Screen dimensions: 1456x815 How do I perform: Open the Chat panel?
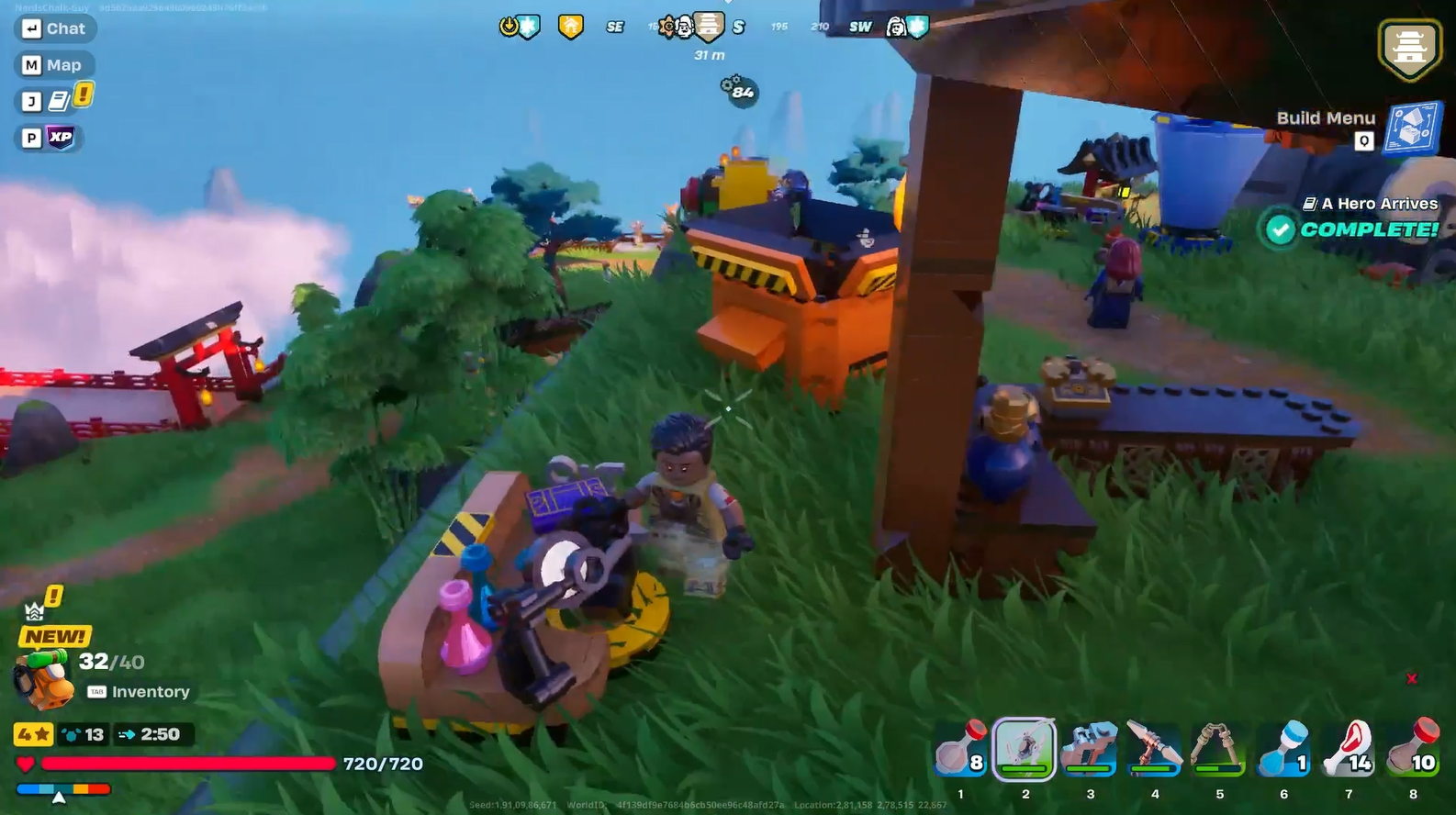(55, 28)
